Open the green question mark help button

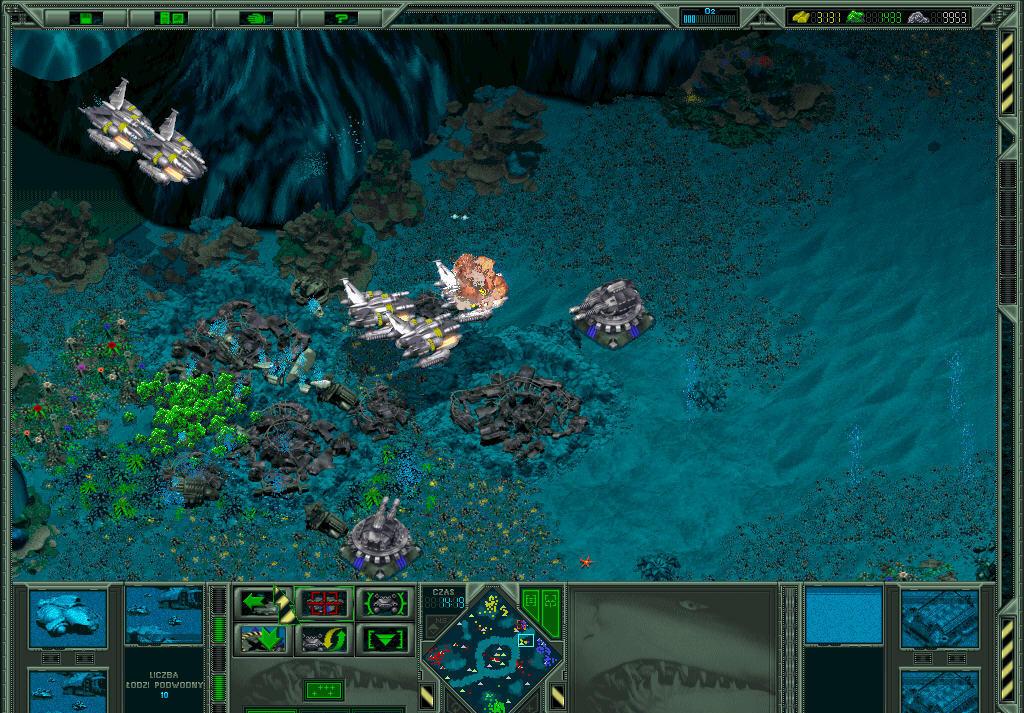coord(341,17)
